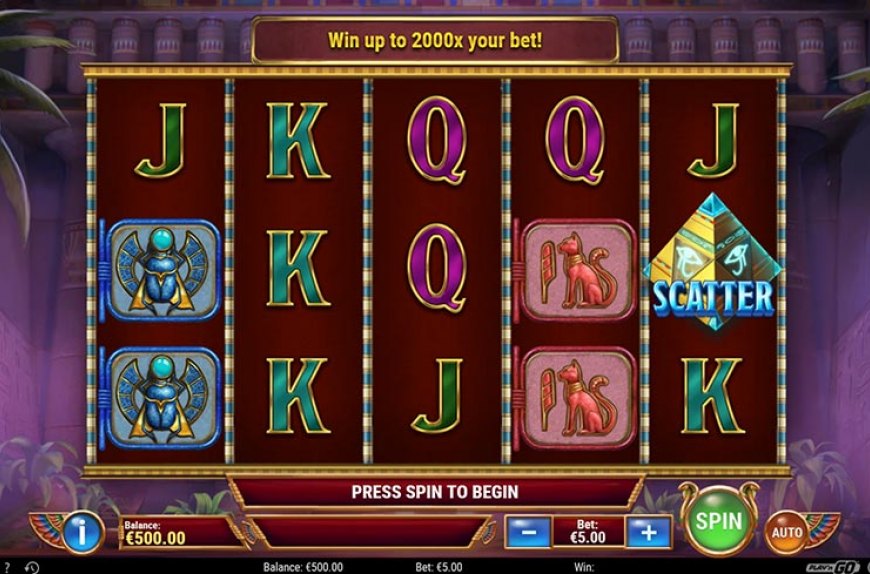Increase the bet with the plus button
The height and width of the screenshot is (574, 870).
647,531
